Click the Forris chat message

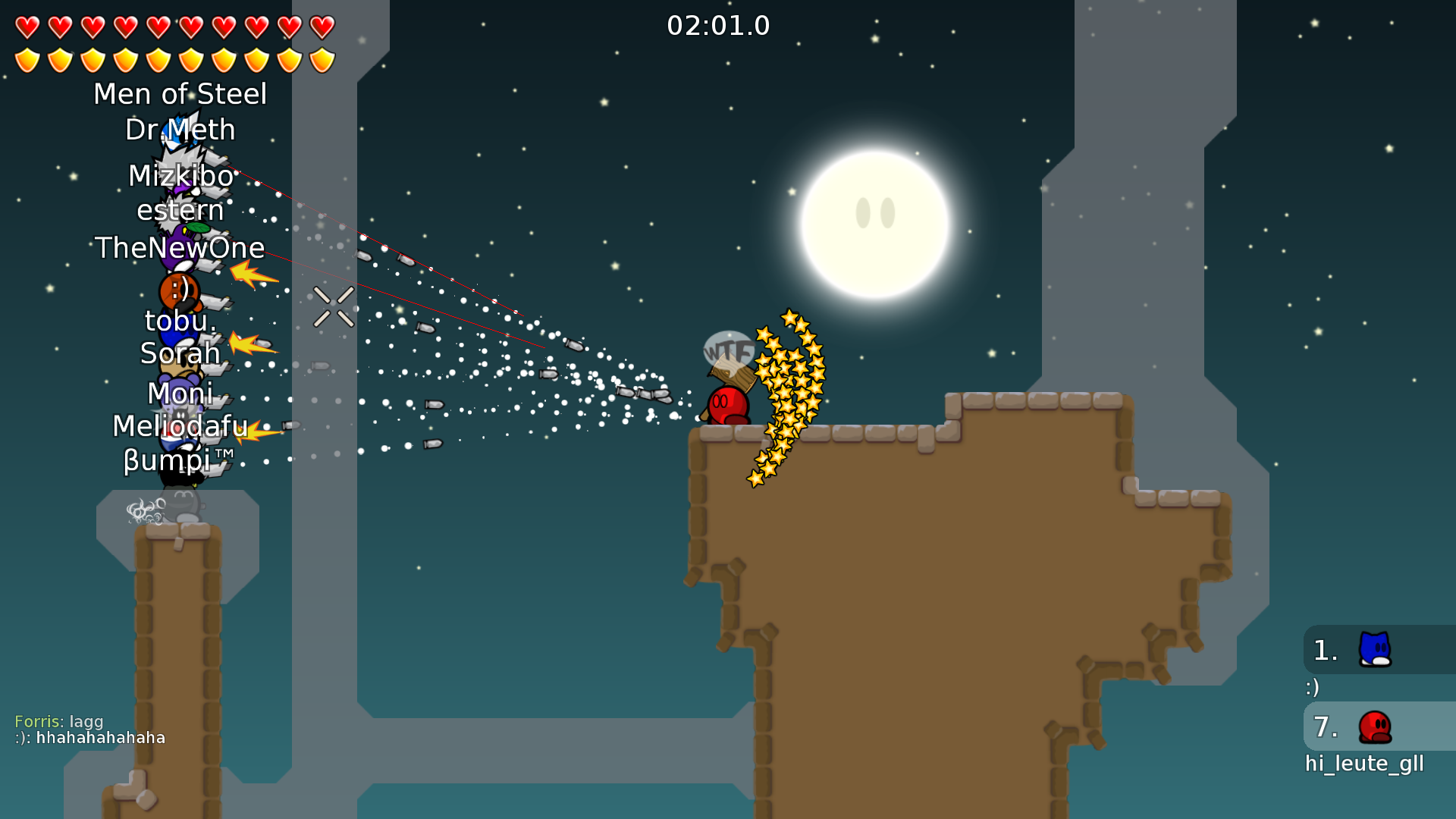pyautogui.click(x=58, y=721)
